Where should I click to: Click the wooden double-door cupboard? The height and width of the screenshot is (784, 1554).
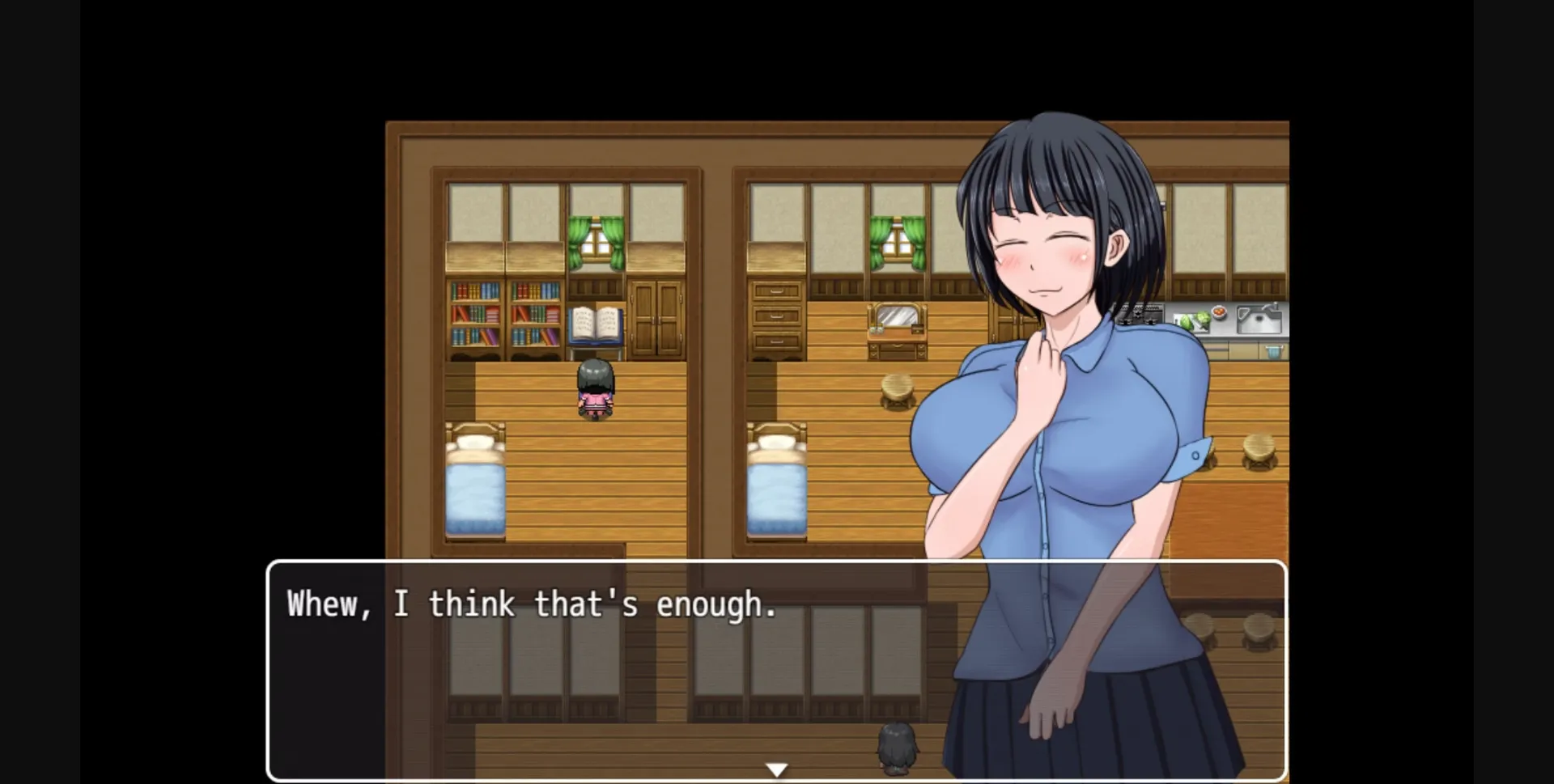click(x=657, y=320)
